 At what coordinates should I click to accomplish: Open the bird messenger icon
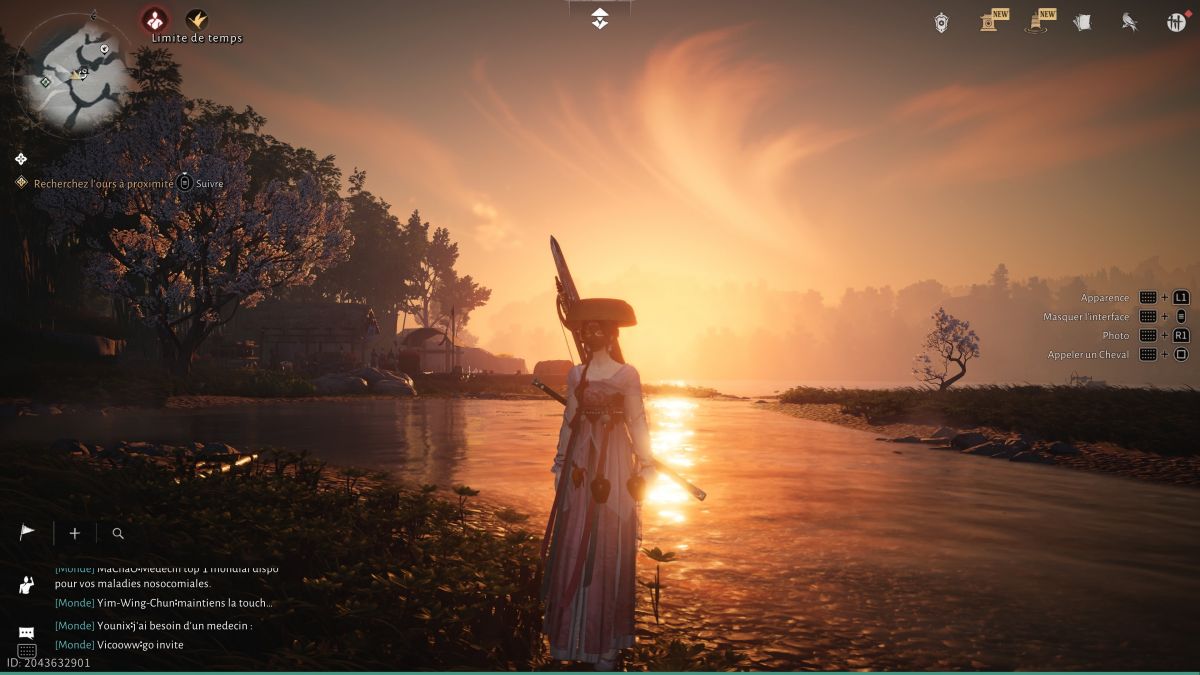click(x=1129, y=22)
